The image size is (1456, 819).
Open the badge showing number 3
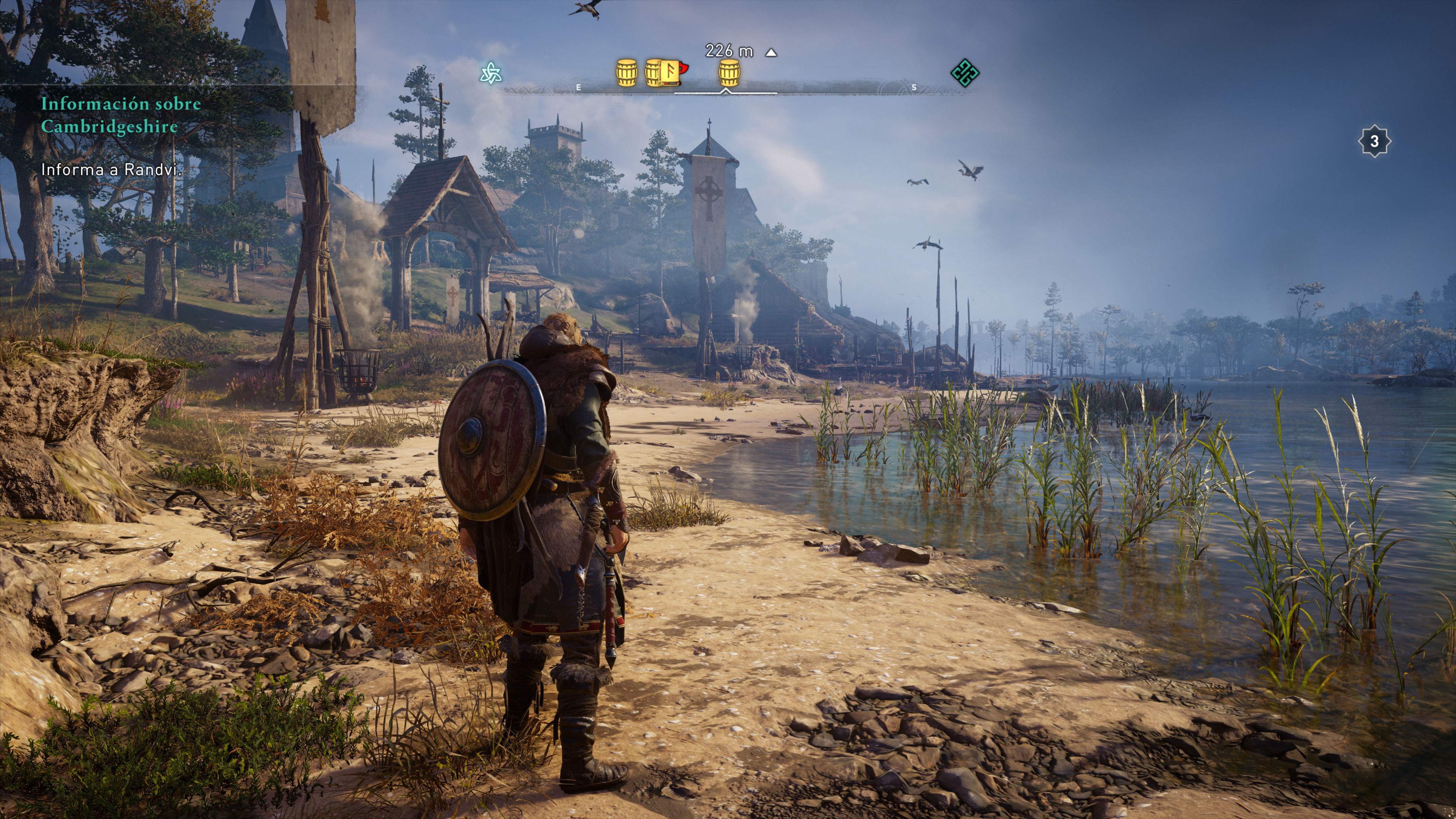click(x=1374, y=141)
